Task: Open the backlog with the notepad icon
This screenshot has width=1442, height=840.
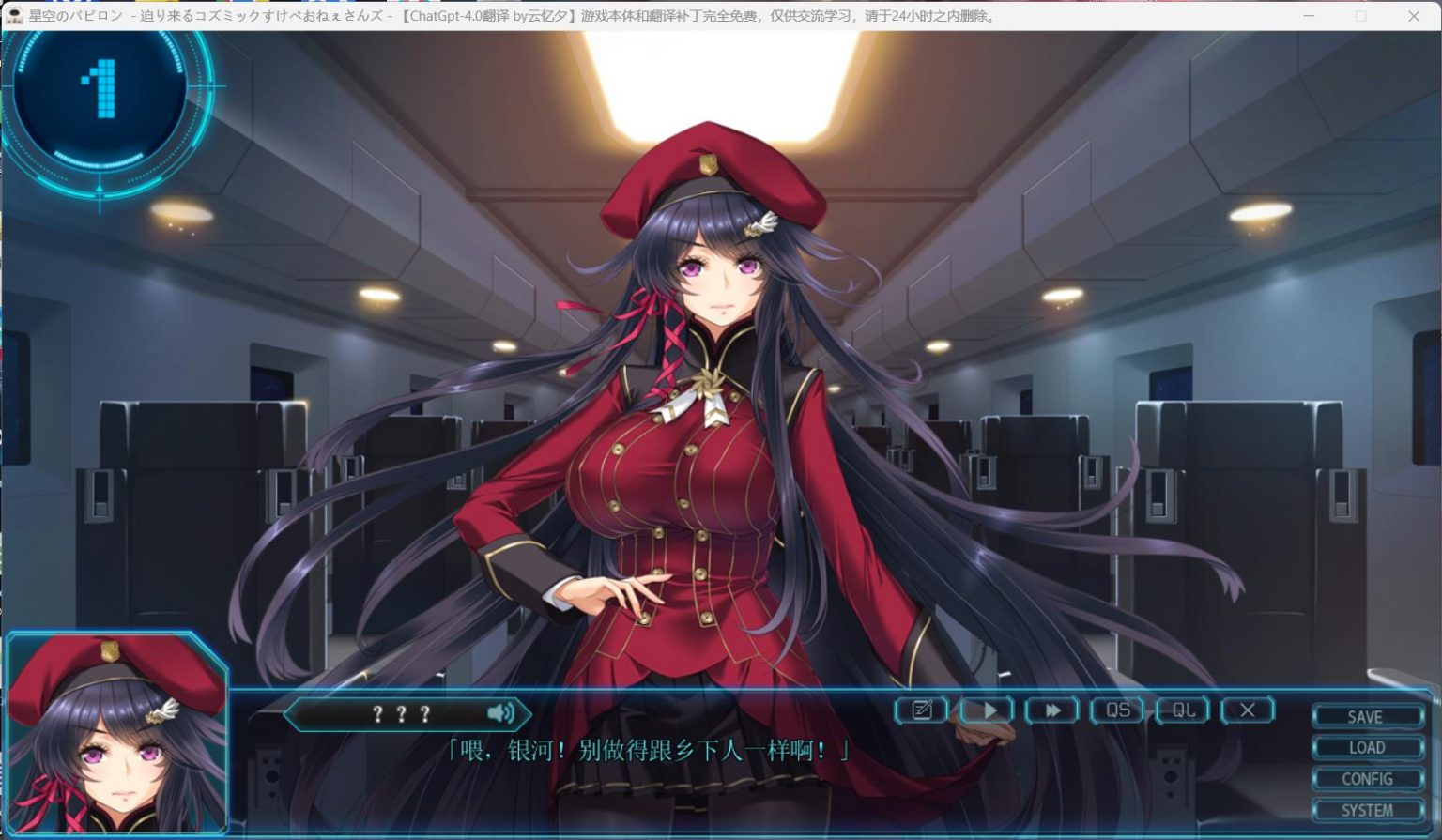Action: [921, 711]
